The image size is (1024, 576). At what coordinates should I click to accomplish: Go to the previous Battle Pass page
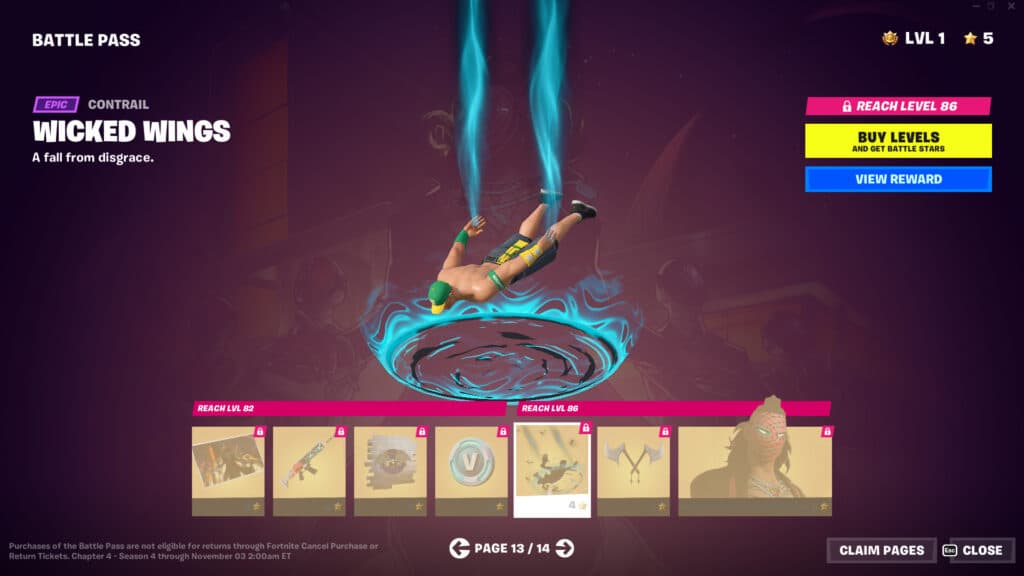click(459, 548)
